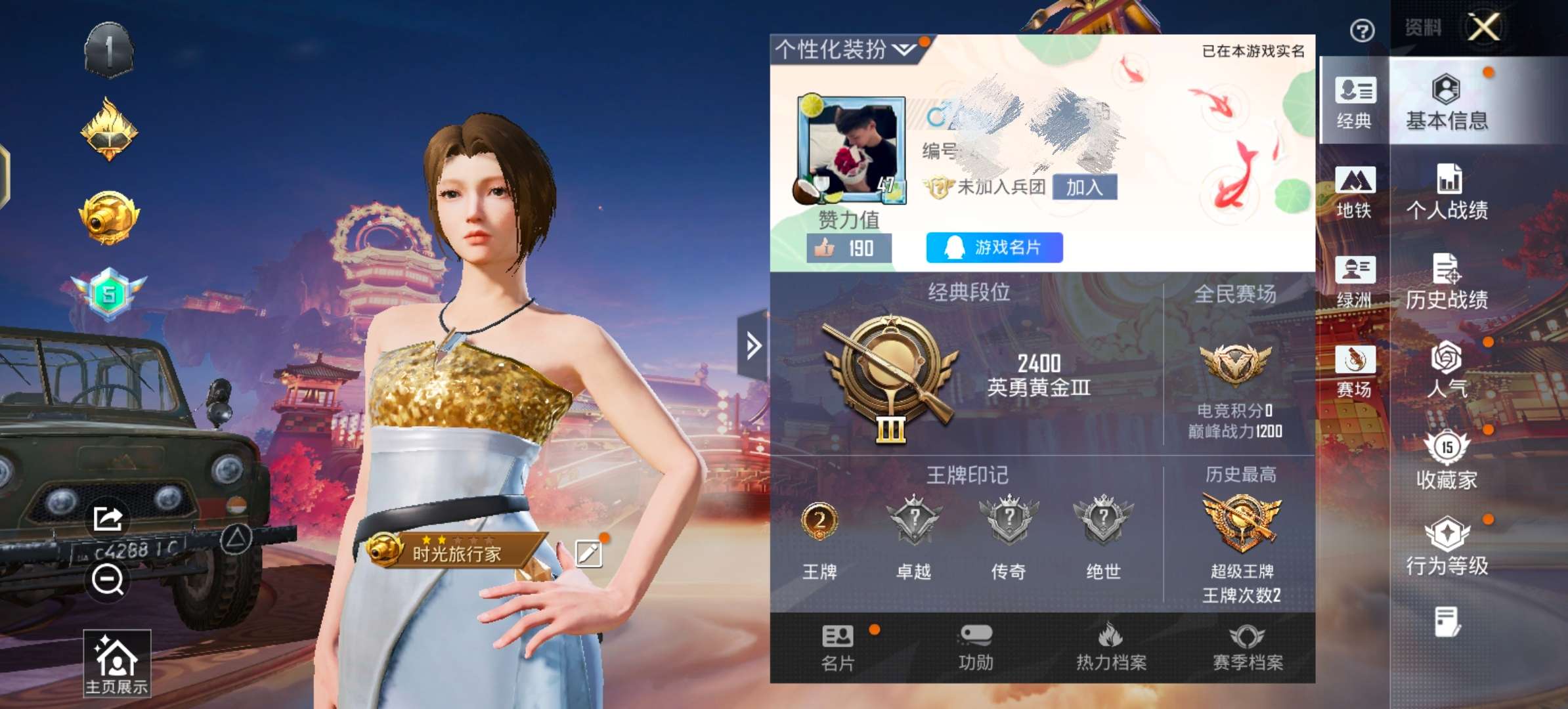Open the 游戏名片 game card

click(x=993, y=248)
